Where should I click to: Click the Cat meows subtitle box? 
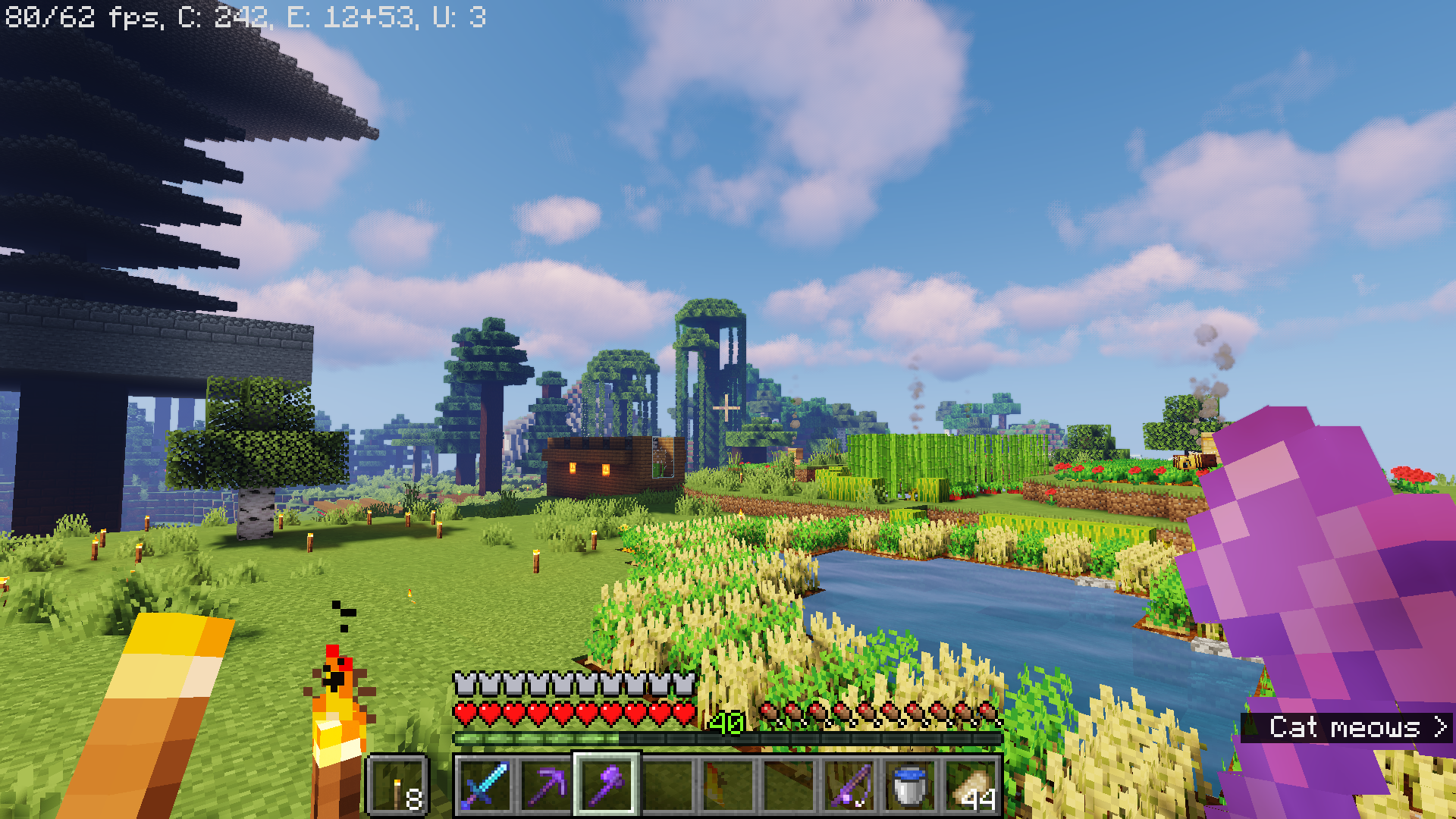pos(1346,728)
